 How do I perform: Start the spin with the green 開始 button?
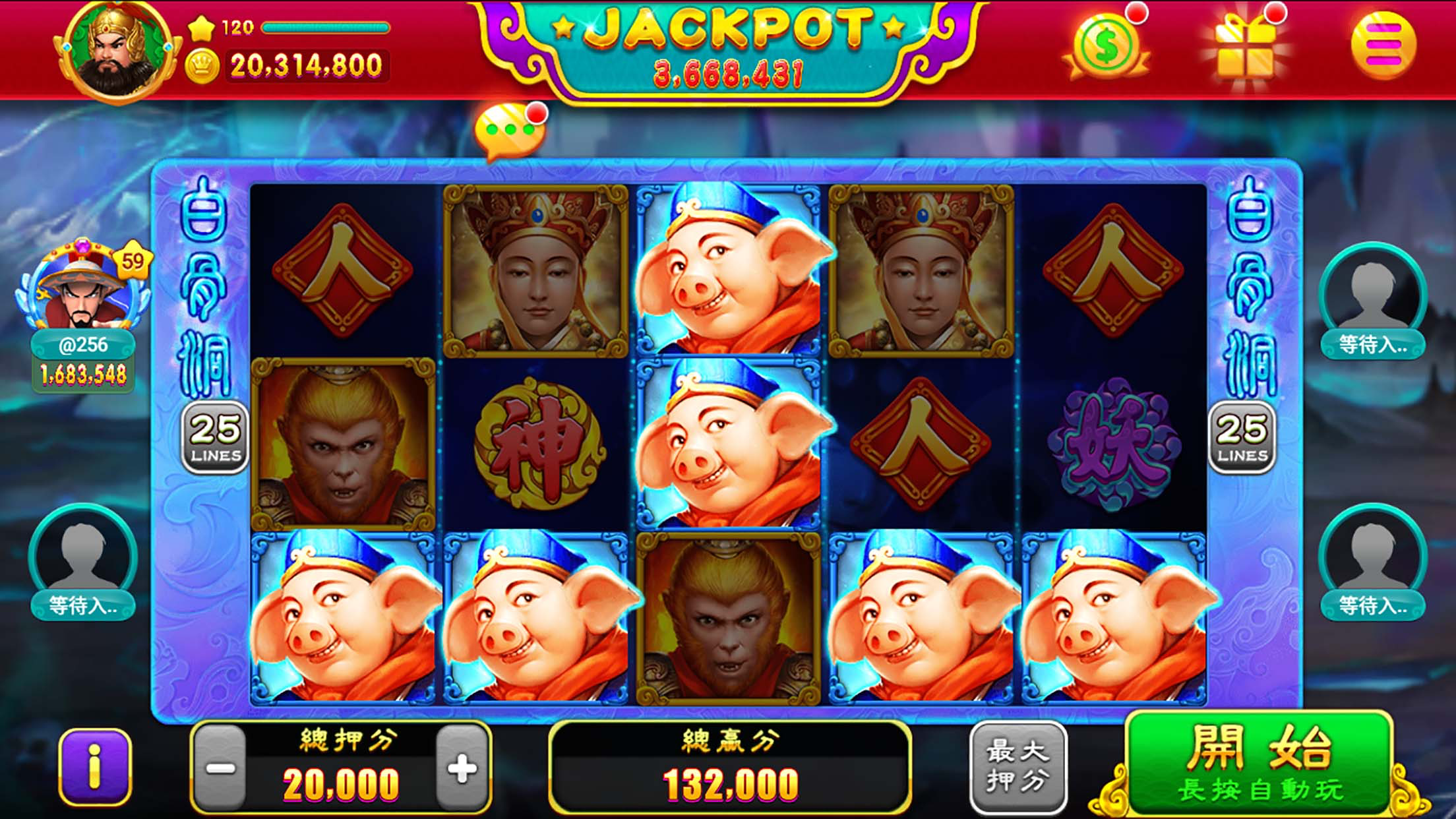pyautogui.click(x=1259, y=764)
